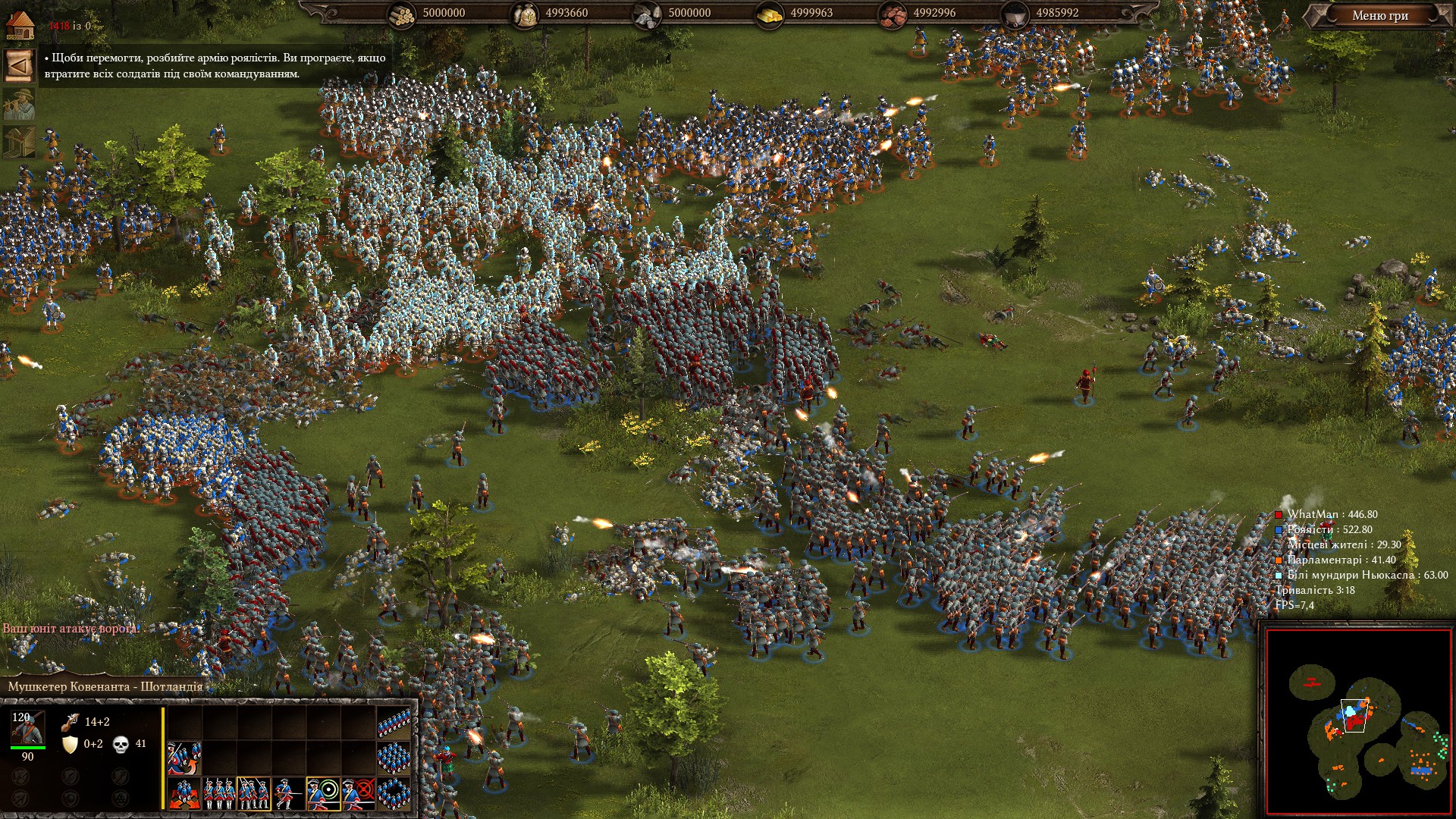Viewport: 1456px width, 819px height.
Task: Click the minimap battlefield view
Action: [1357, 722]
